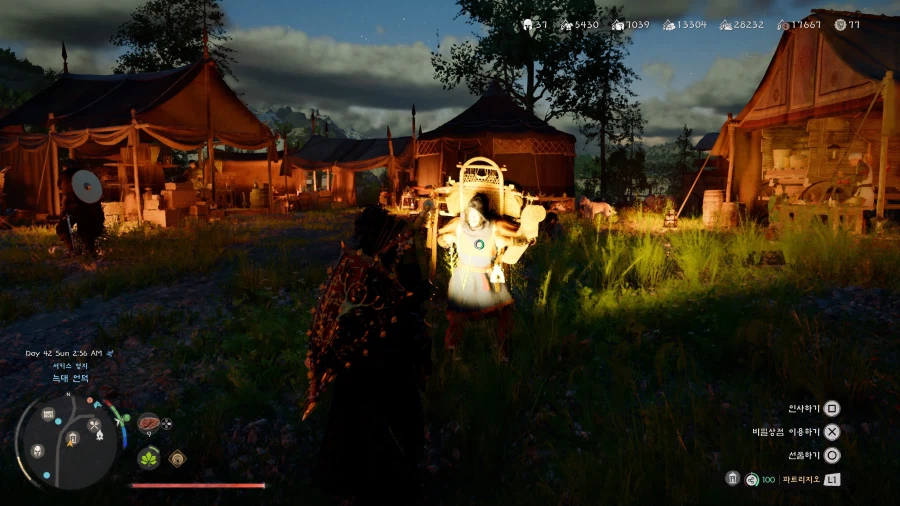Click the building icon beside the NPC name
The width and height of the screenshot is (900, 506).
[732, 478]
